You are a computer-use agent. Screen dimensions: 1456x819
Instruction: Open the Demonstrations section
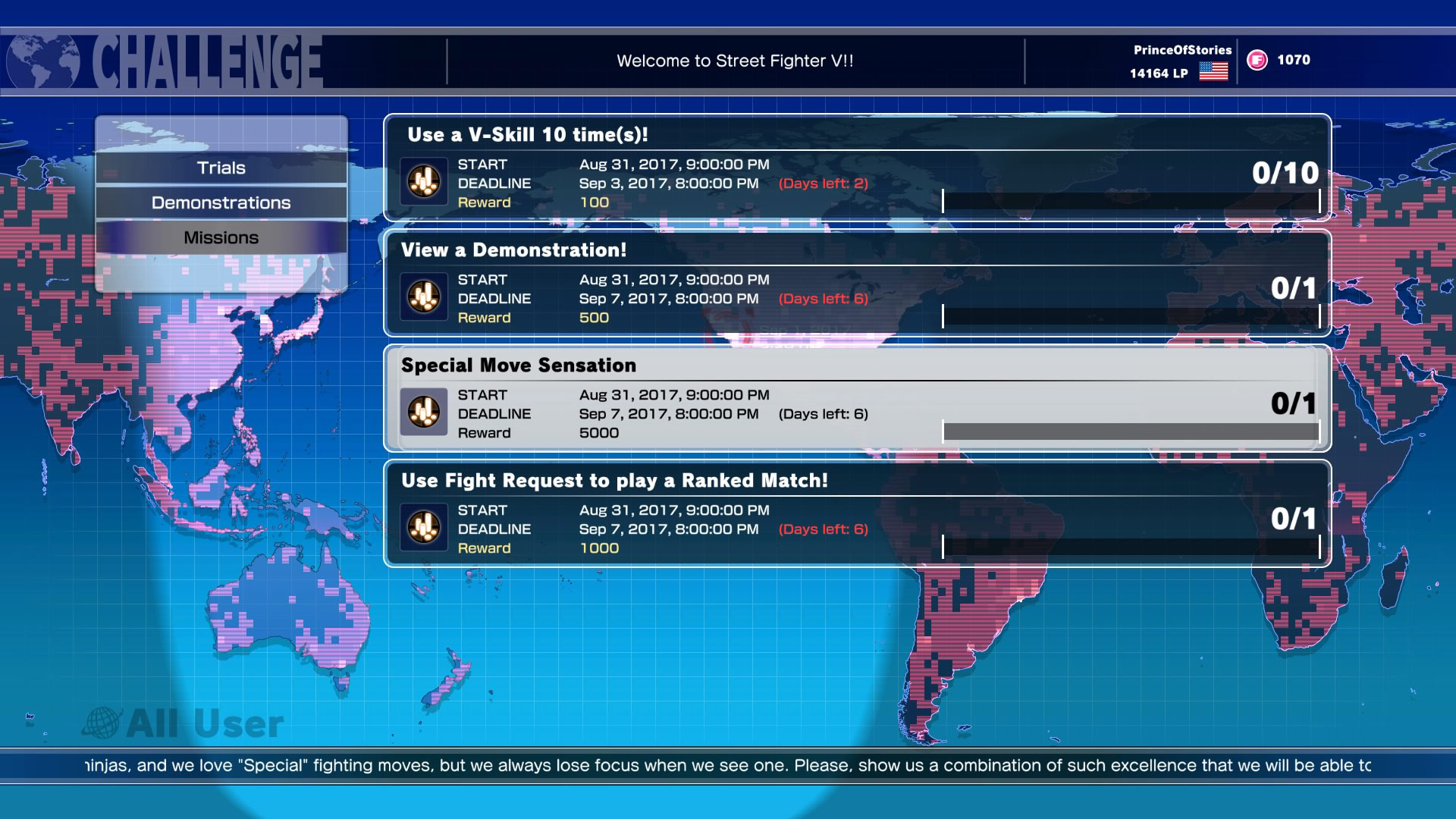click(x=220, y=202)
